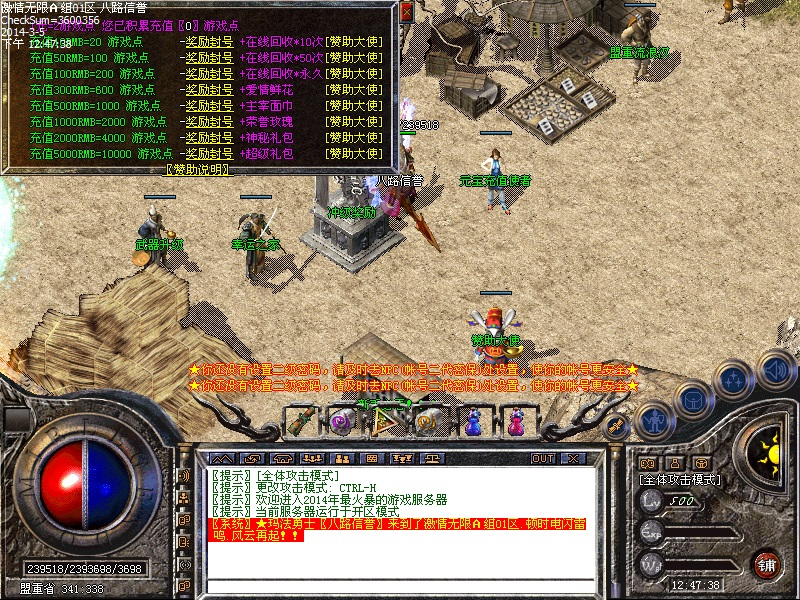Select reward title for 充值20RMB row
The width and height of the screenshot is (800, 600).
coord(209,43)
